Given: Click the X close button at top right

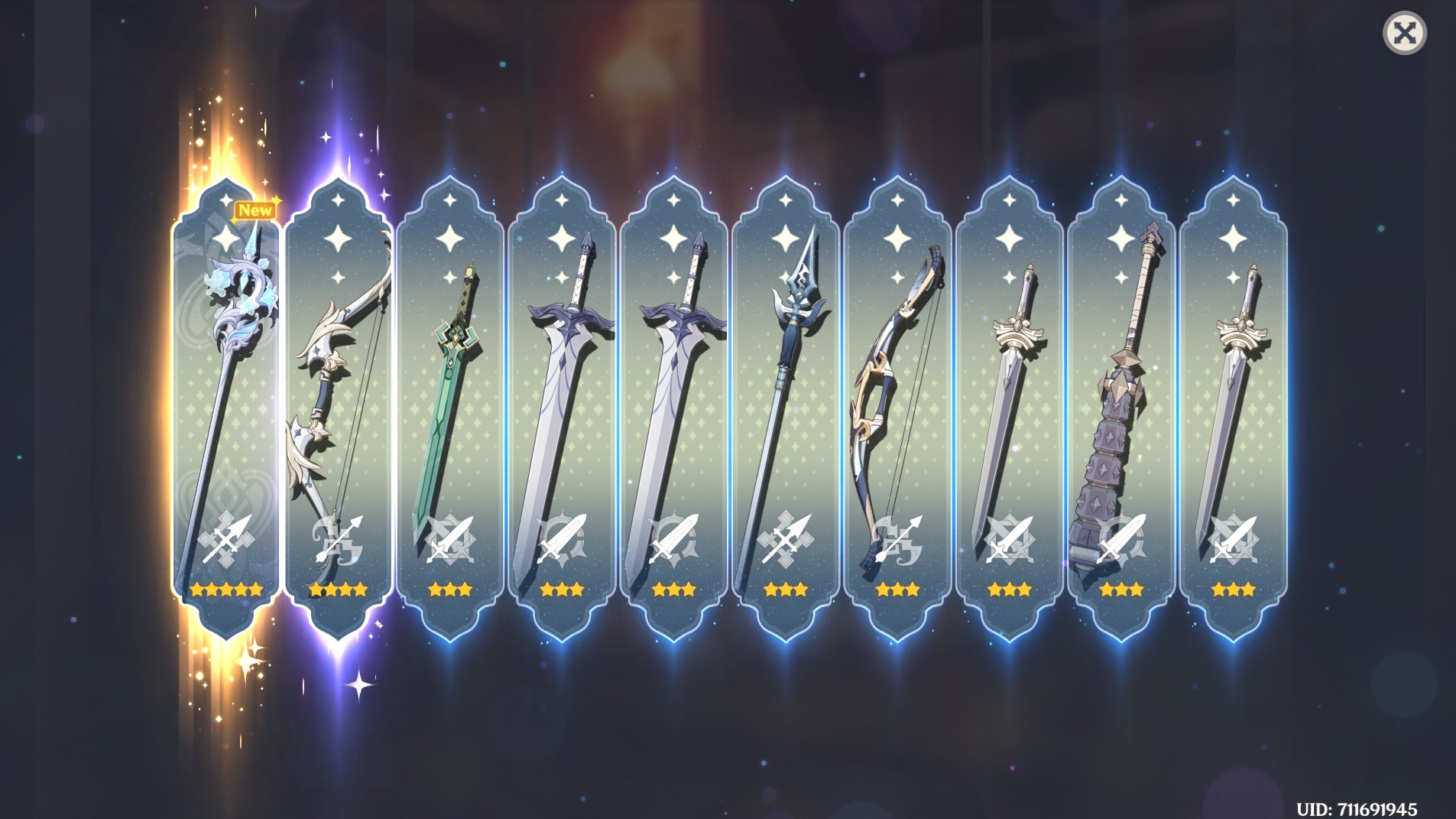Looking at the screenshot, I should 1406,32.
